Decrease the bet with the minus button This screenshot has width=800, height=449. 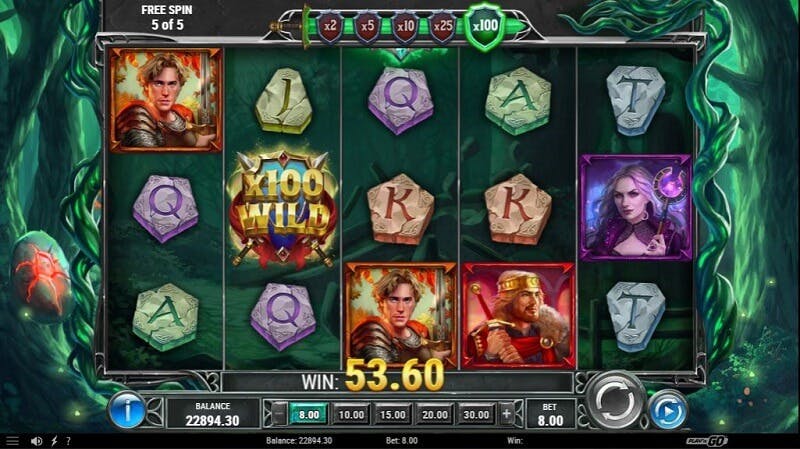coord(279,414)
